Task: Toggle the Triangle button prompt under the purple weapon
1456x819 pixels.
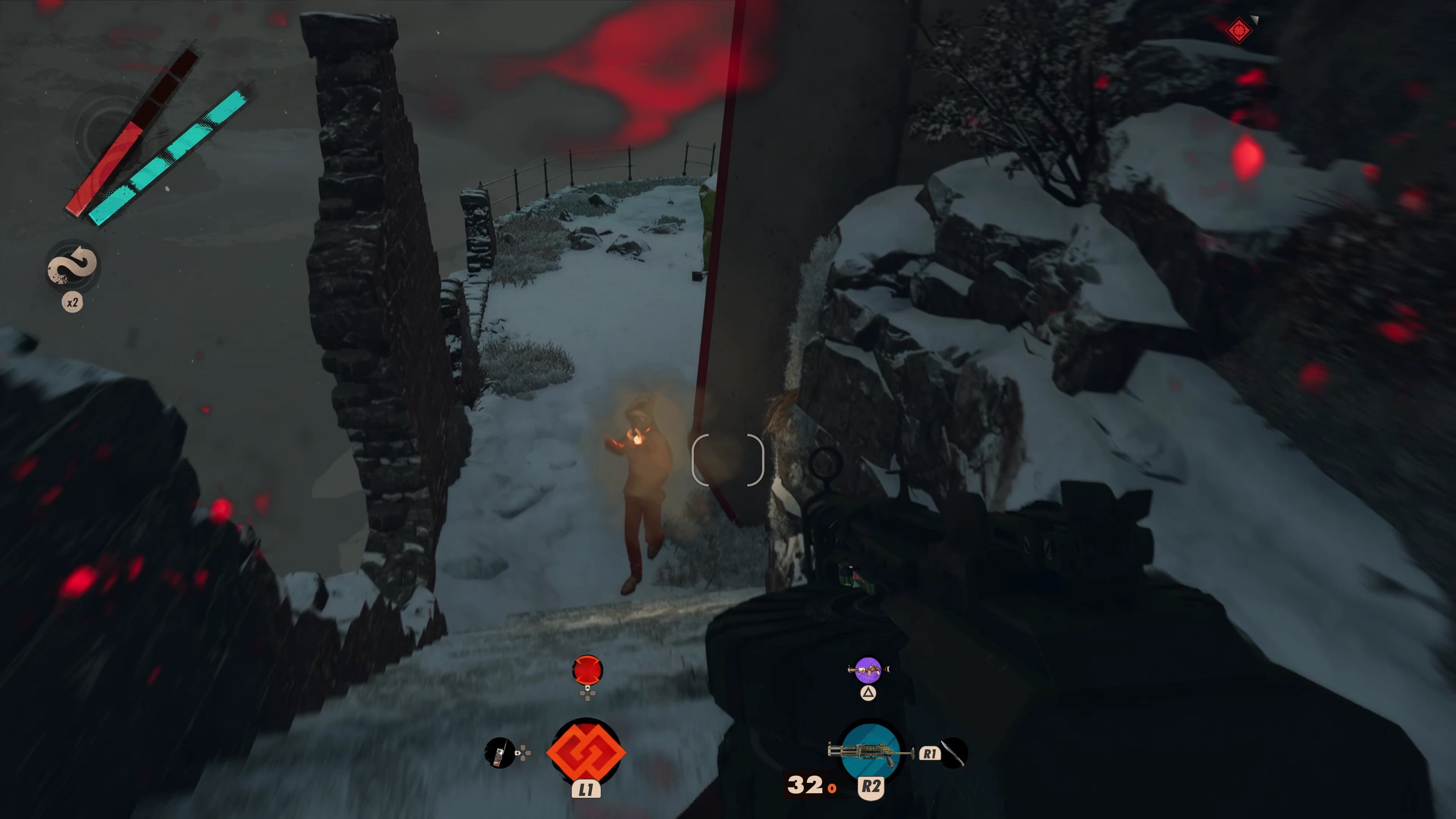Action: point(868,693)
